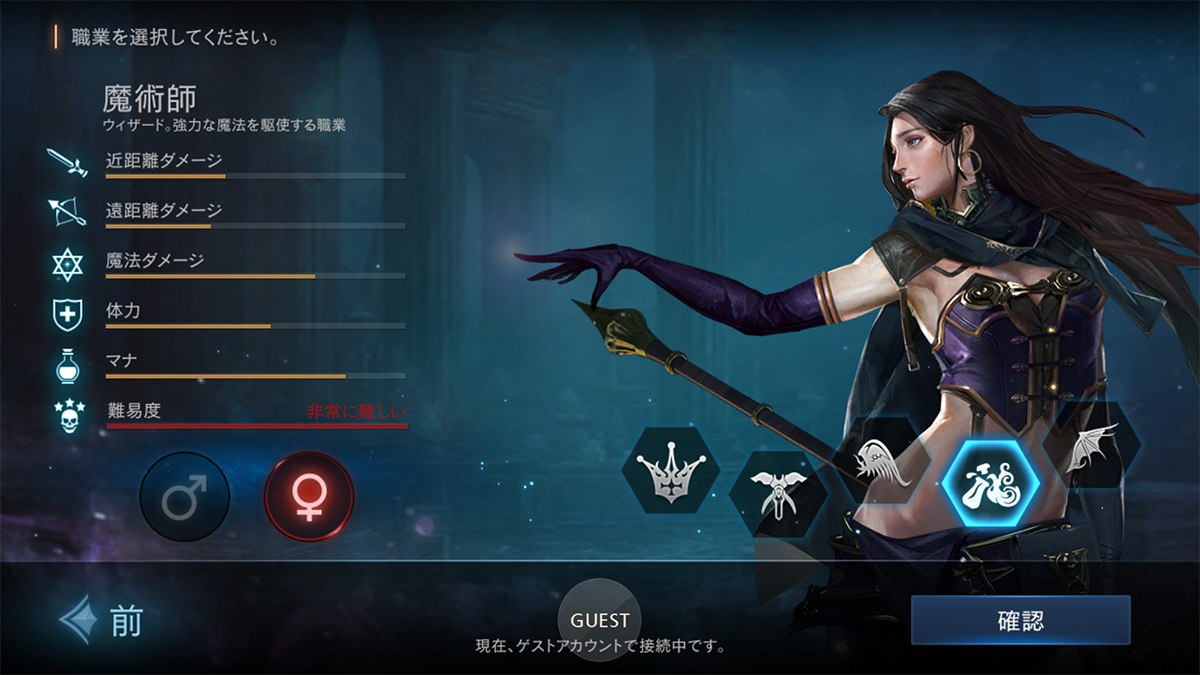Screen dimensions: 1200x675
Task: Confirm class with the 確認 button
Action: click(x=1020, y=620)
